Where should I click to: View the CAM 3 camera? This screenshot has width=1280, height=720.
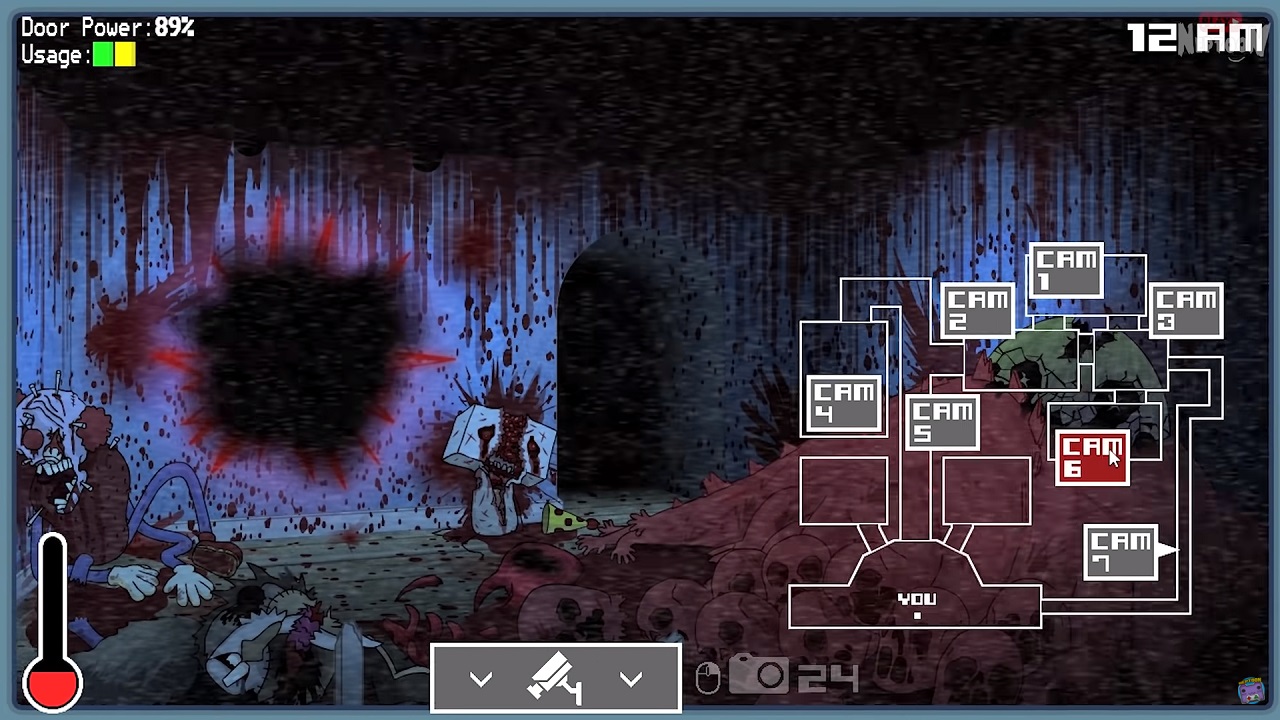(1185, 310)
